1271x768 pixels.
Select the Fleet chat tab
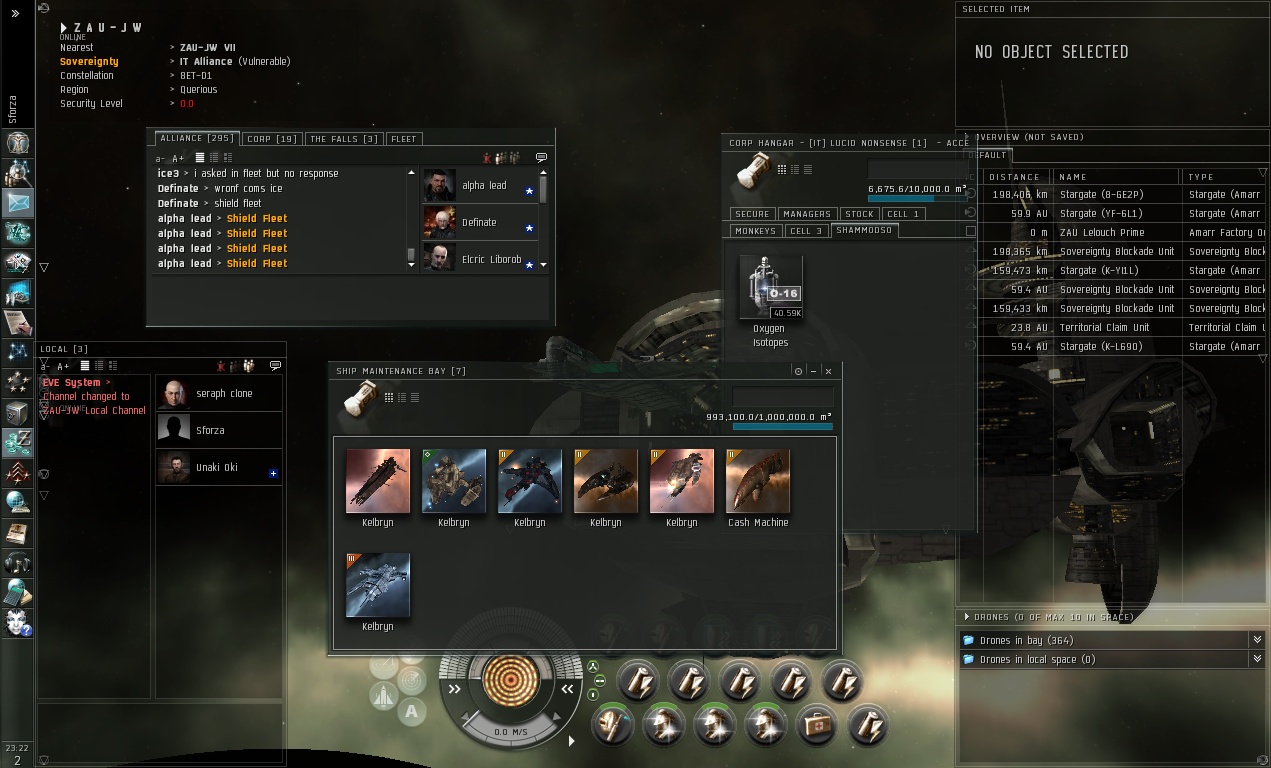point(404,139)
